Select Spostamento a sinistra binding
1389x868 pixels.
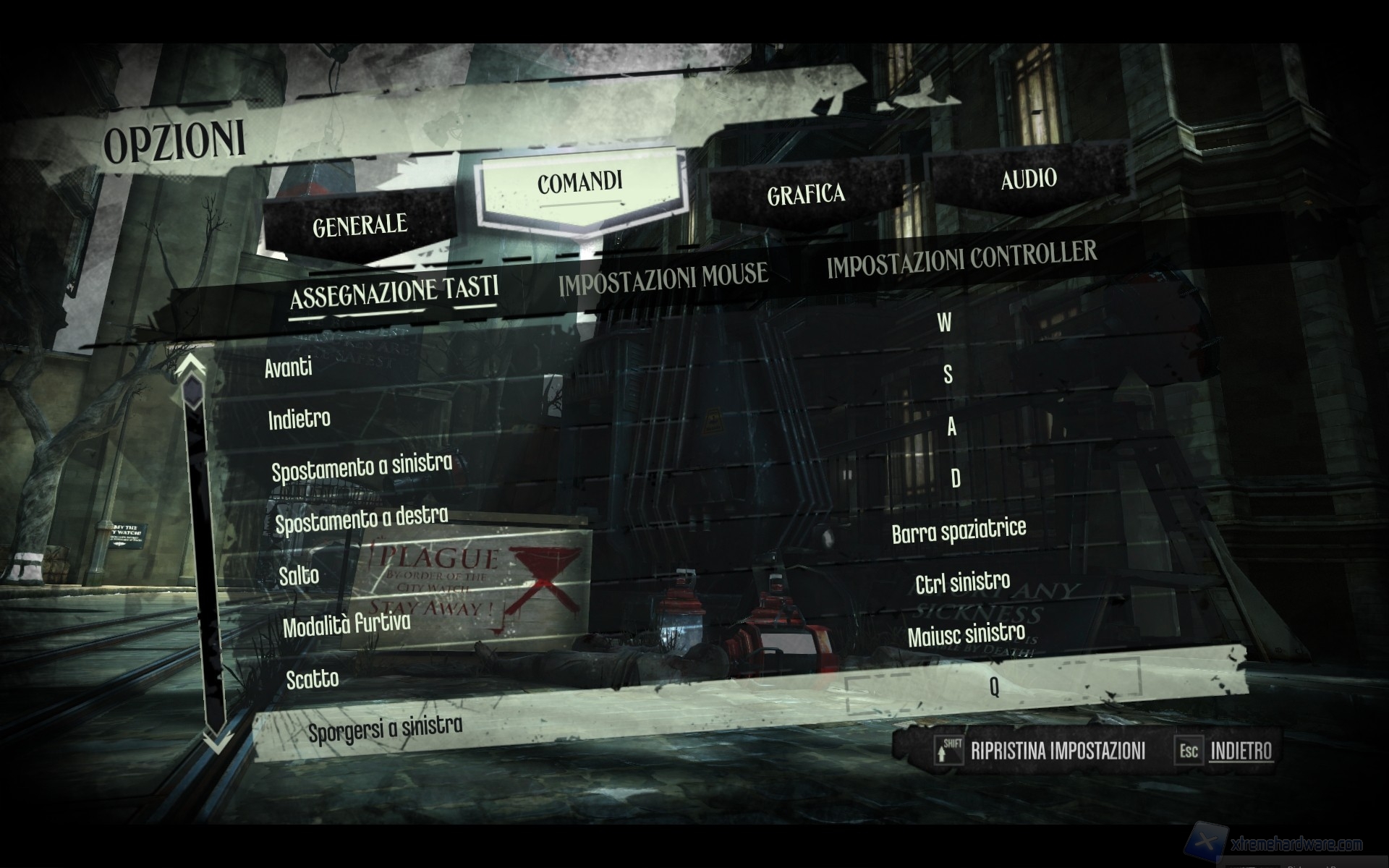point(362,467)
